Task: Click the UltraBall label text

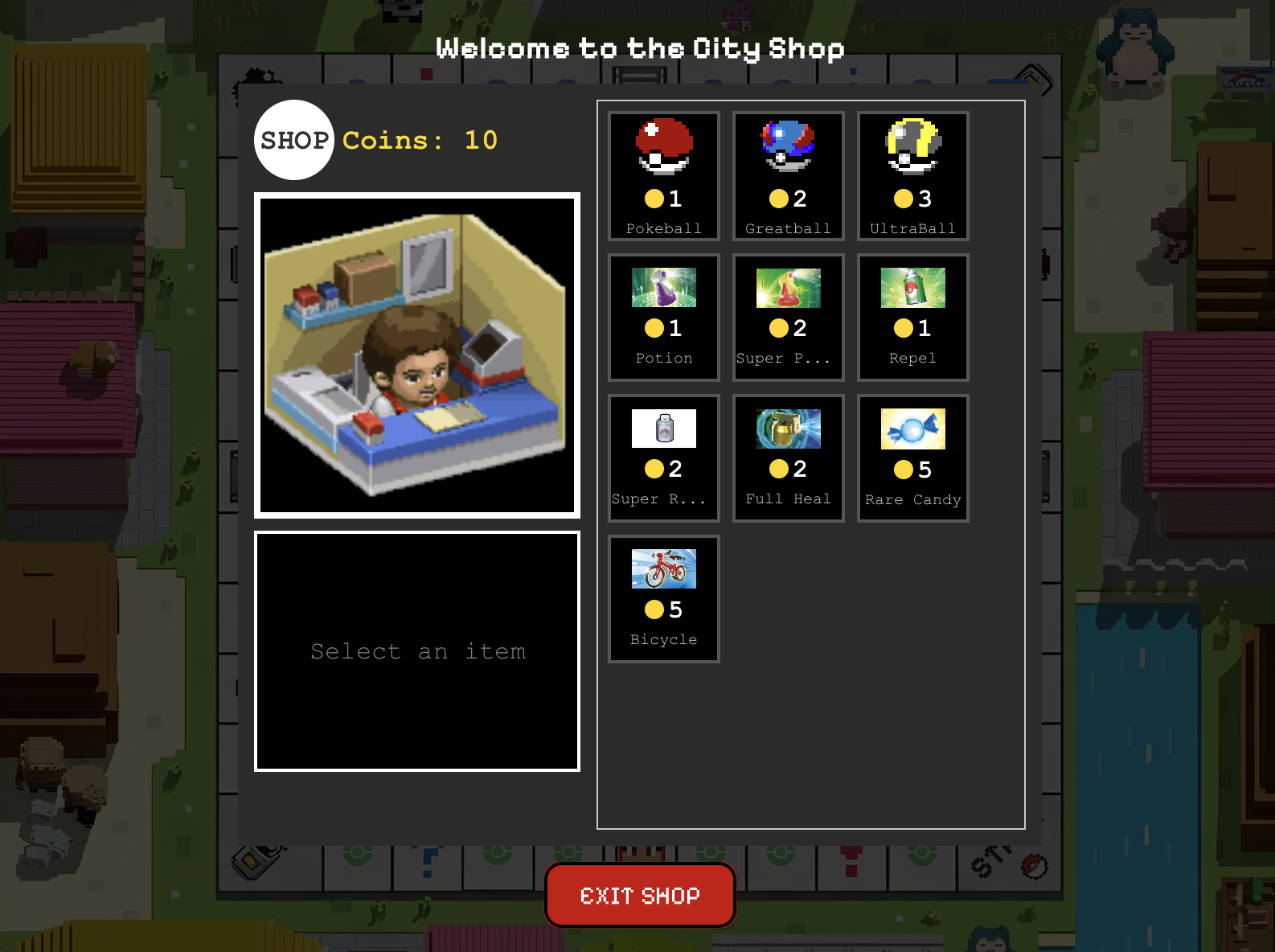Action: [x=912, y=228]
